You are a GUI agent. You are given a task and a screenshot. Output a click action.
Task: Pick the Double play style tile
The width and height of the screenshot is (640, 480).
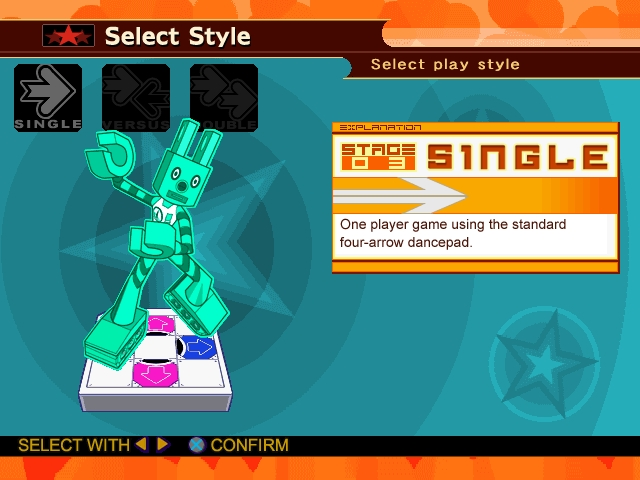[x=224, y=98]
